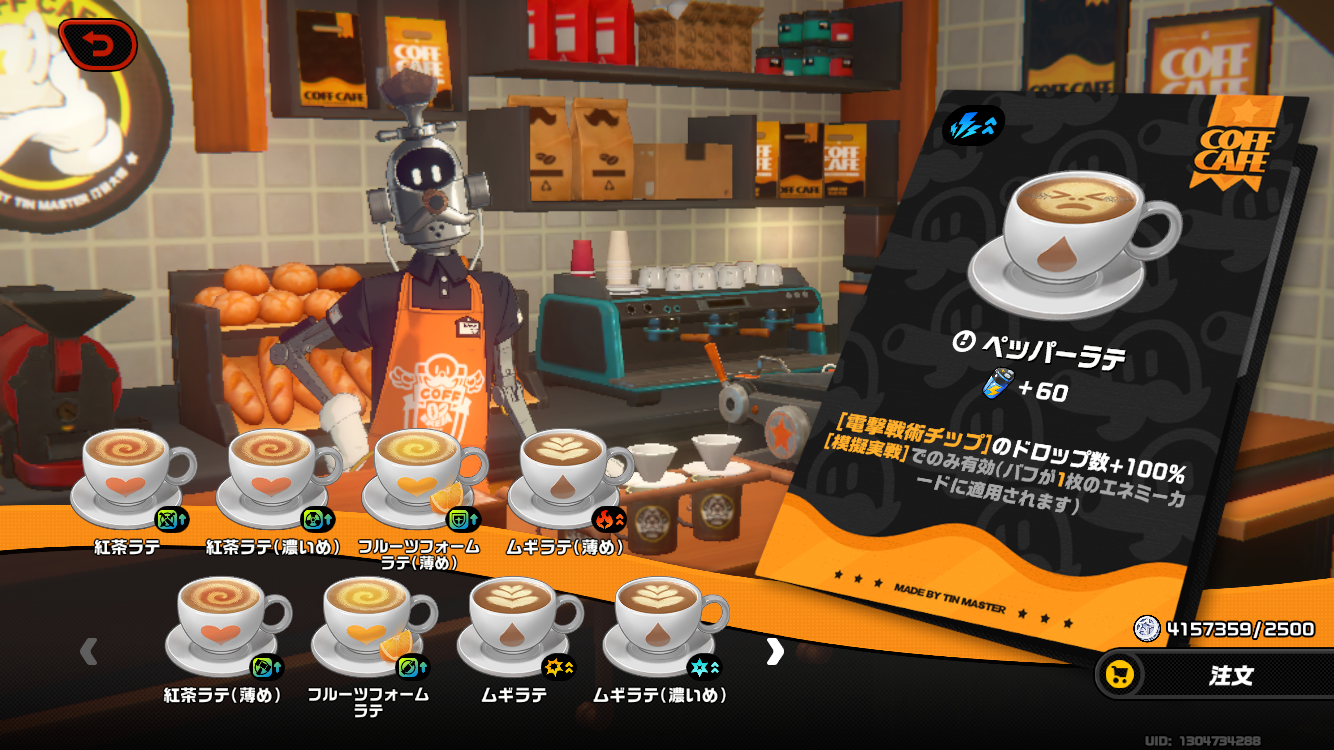
Task: Open the next drinks page with the right chevron
Action: click(x=777, y=650)
